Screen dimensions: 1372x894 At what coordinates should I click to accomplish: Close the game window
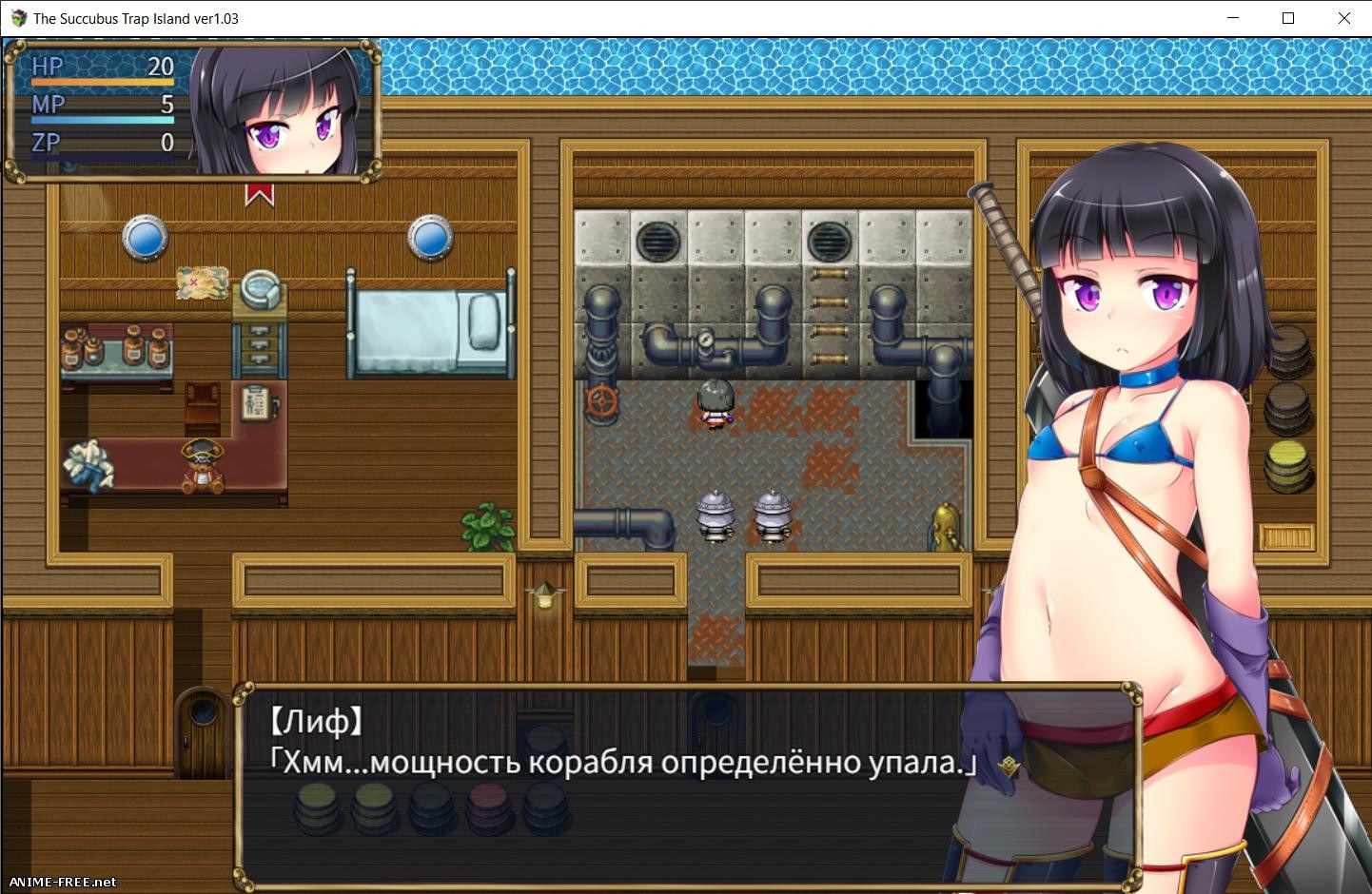click(1343, 18)
